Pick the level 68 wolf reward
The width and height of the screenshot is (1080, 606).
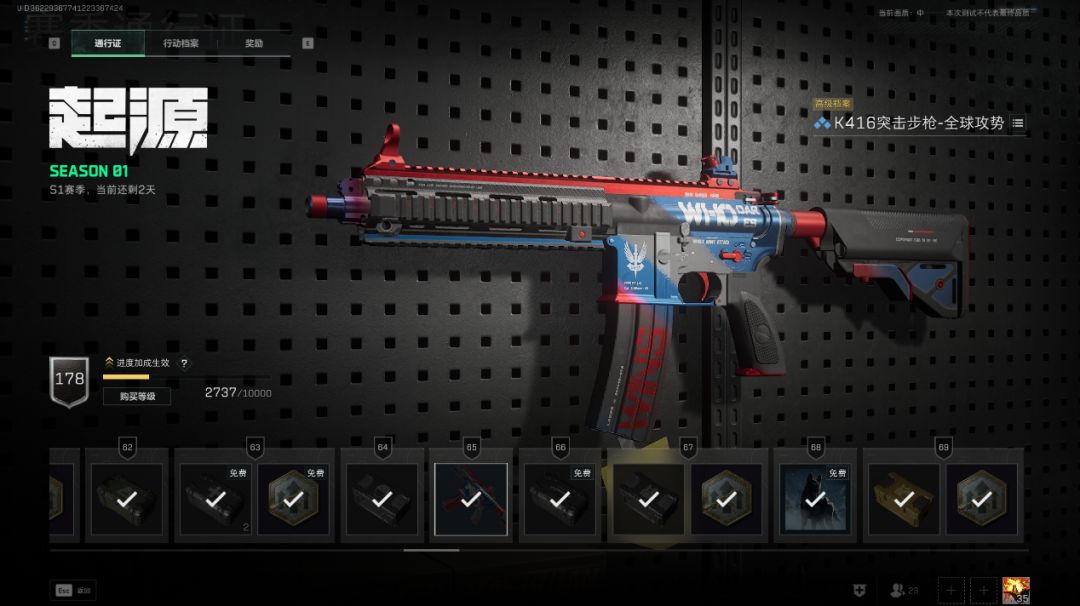(815, 499)
